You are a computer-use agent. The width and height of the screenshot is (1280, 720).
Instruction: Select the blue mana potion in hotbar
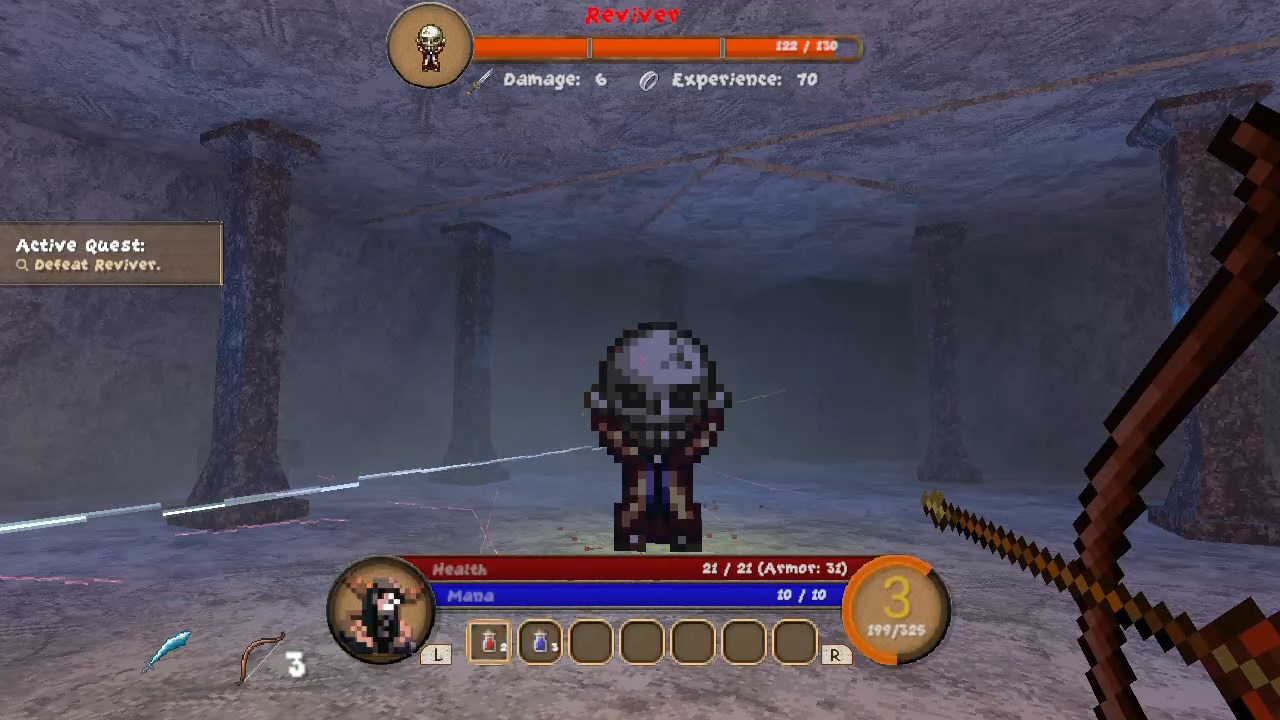click(540, 641)
